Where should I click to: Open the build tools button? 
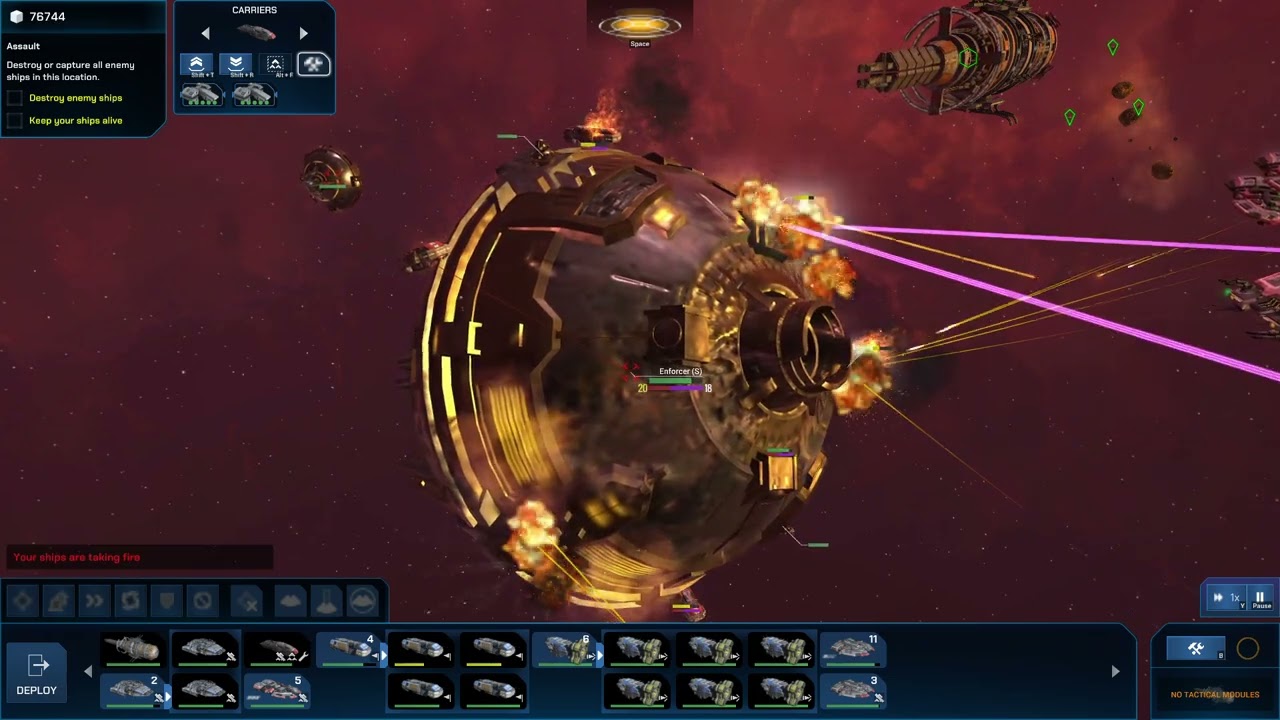click(1196, 649)
